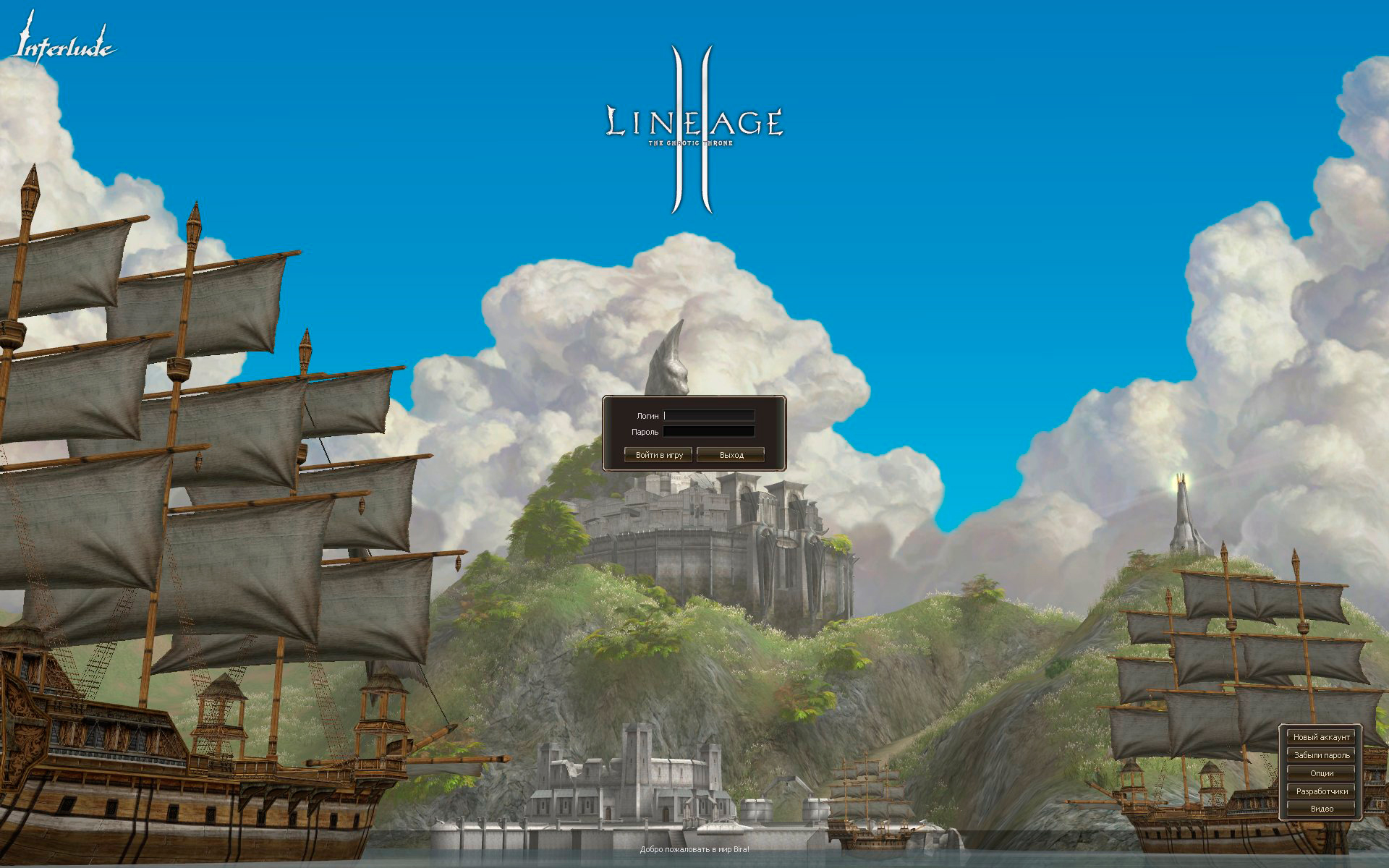Focus the Логин input field
Image resolution: width=1389 pixels, height=868 pixels.
pyautogui.click(x=709, y=416)
